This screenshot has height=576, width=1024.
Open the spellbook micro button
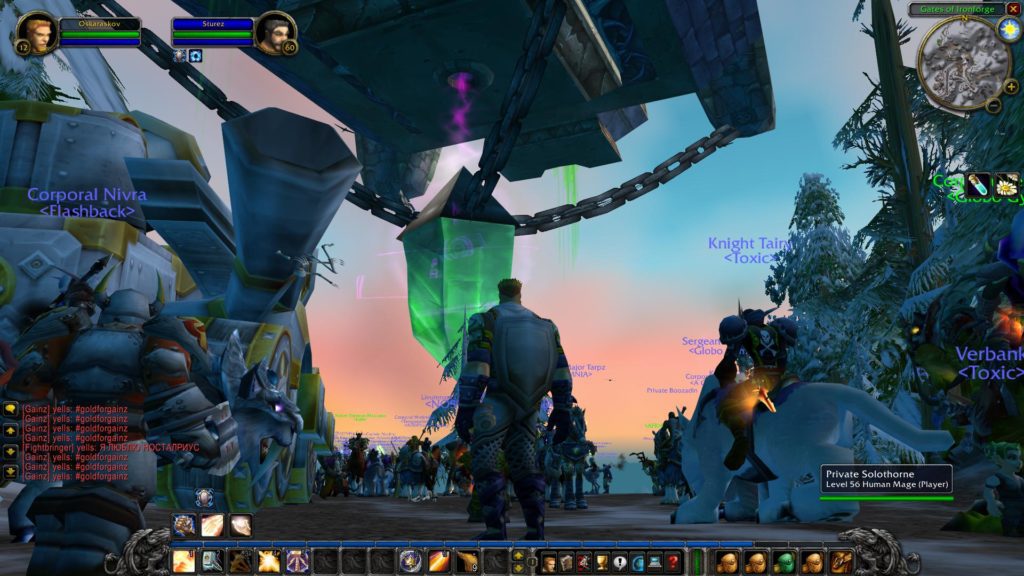pos(566,562)
